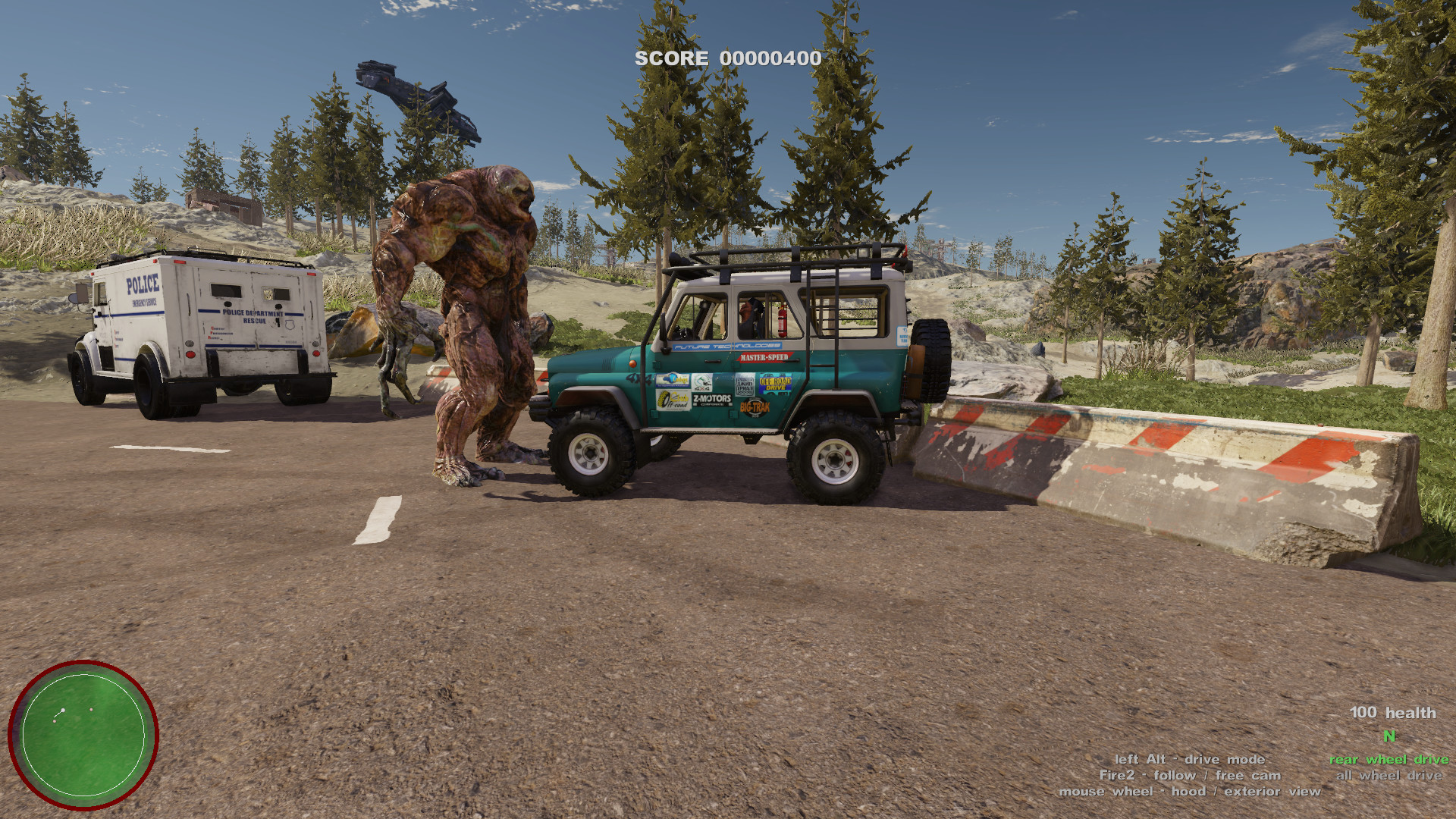Select the BIG-TRAK badge sticker
Screen dimensions: 1456x819
coord(755,406)
